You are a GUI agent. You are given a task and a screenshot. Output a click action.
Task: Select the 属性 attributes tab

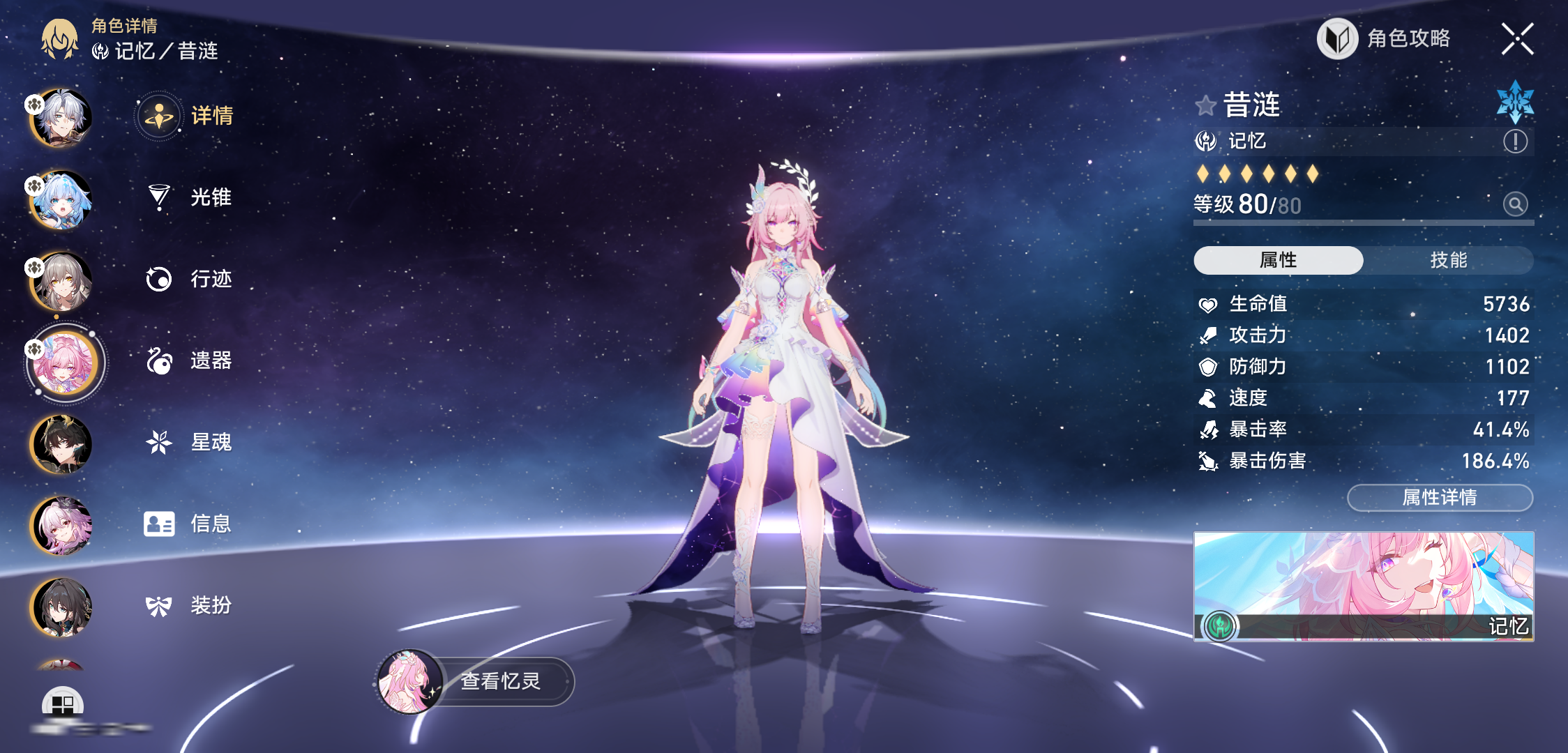click(1278, 260)
